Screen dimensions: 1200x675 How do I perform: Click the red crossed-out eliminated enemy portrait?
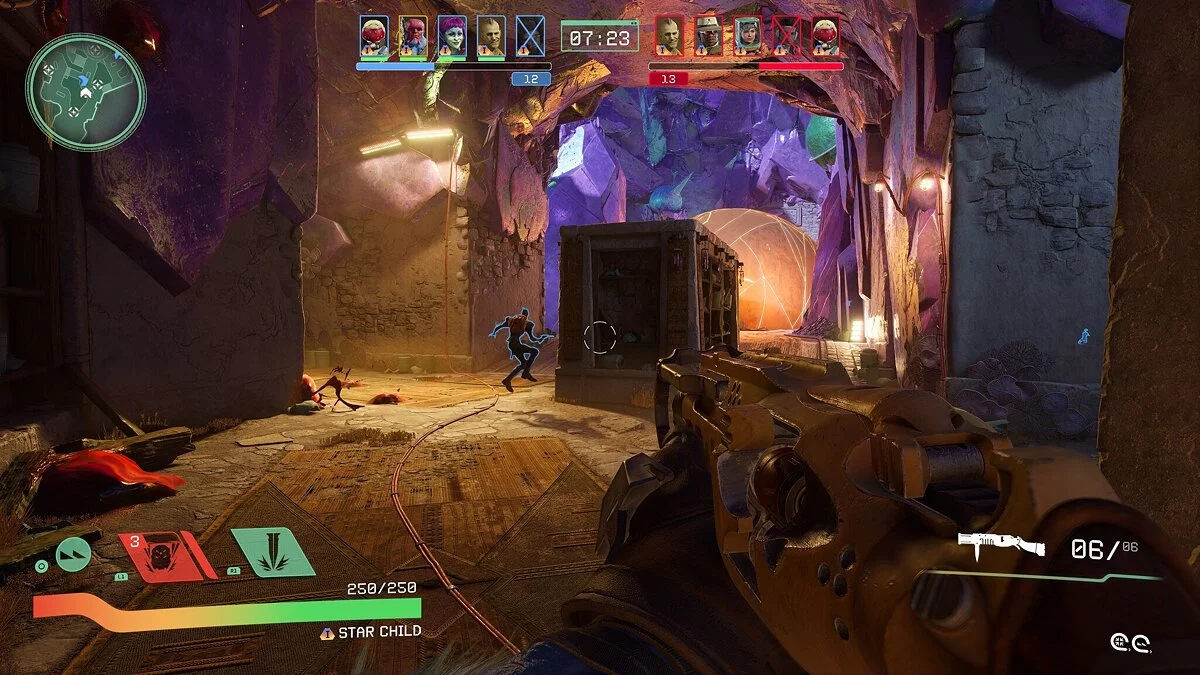click(786, 36)
